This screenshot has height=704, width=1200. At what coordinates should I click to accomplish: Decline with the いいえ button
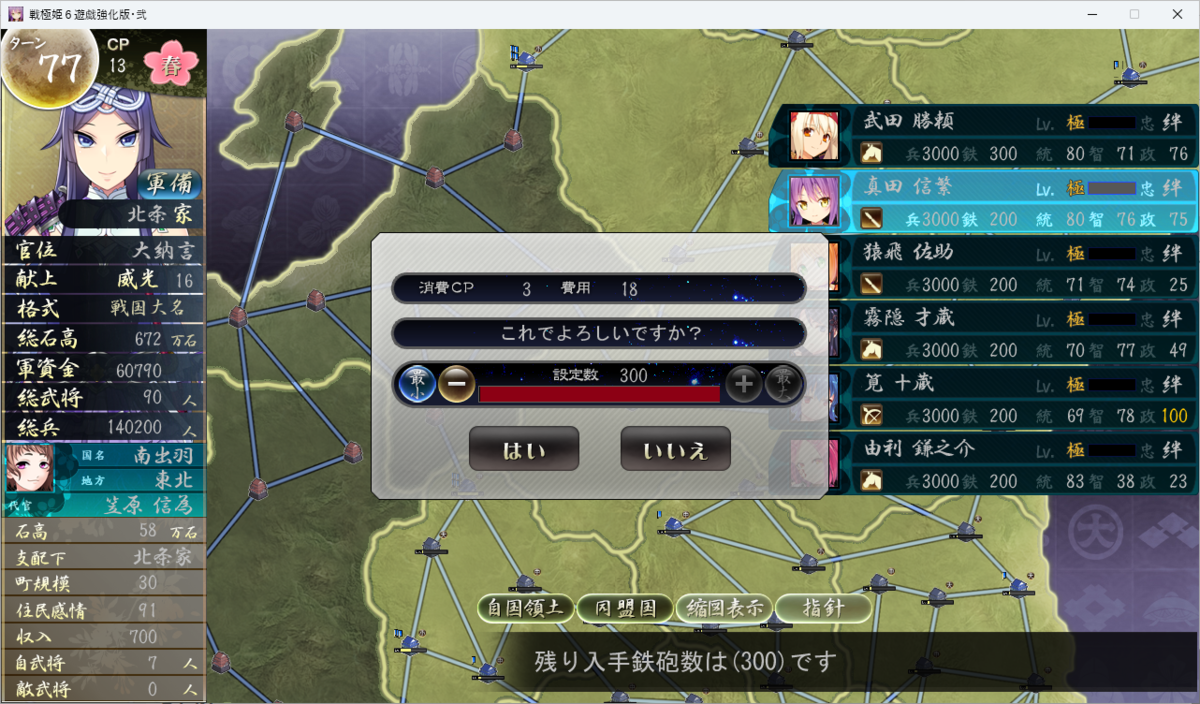coord(675,449)
